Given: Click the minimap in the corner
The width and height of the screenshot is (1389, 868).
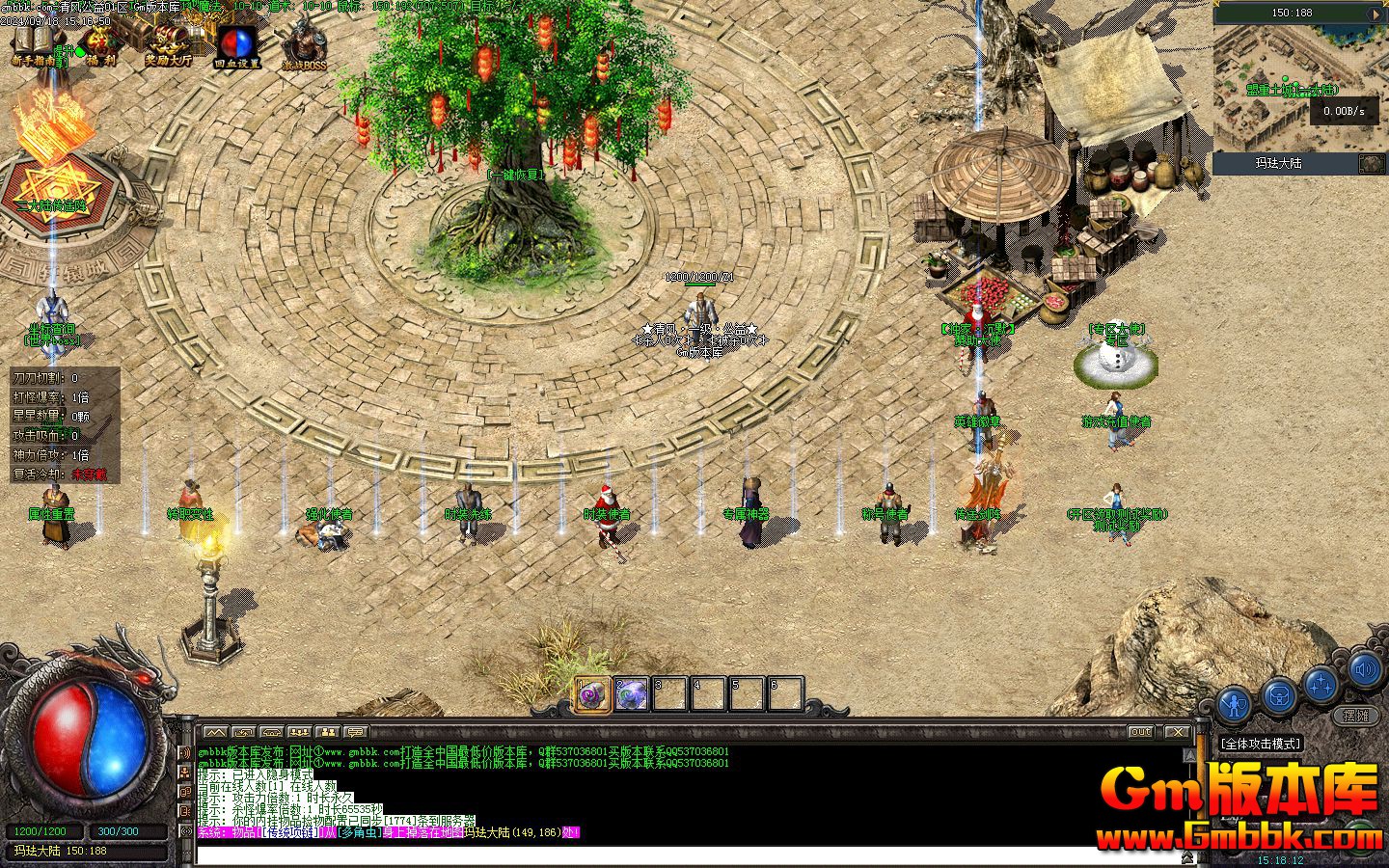Looking at the screenshot, I should click(1298, 89).
